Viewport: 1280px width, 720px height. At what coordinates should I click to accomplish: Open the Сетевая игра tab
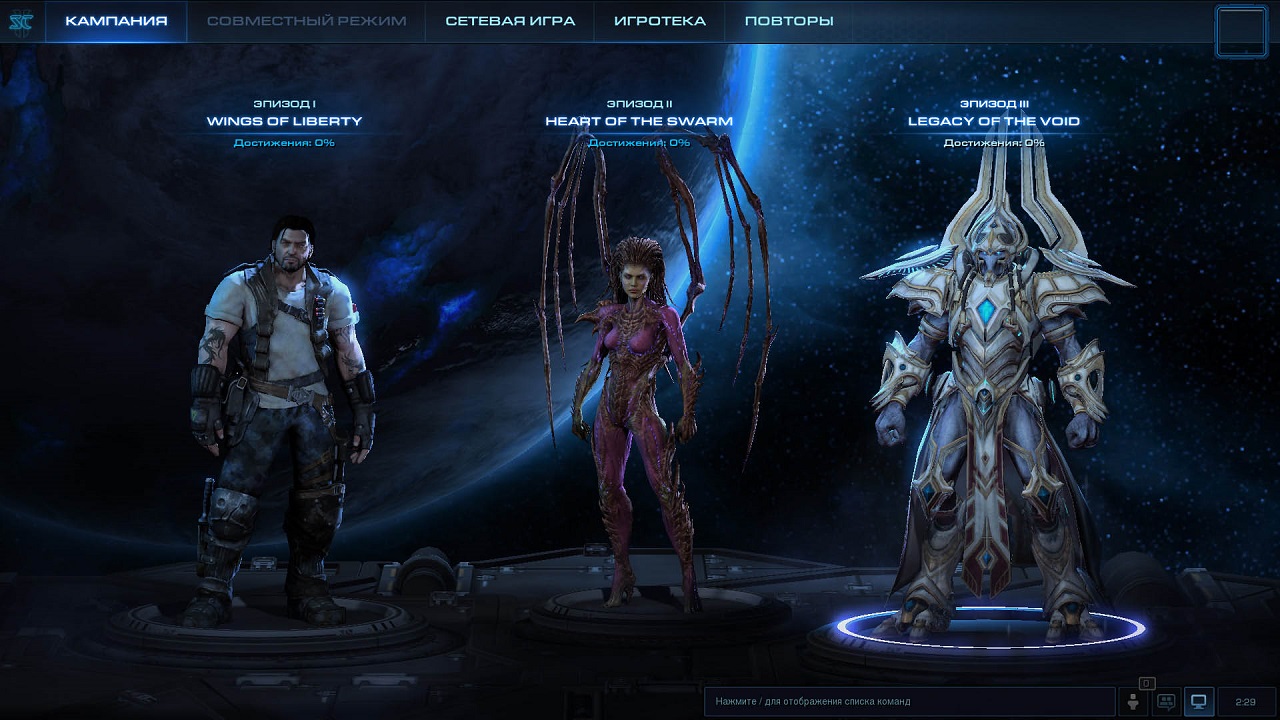click(510, 21)
